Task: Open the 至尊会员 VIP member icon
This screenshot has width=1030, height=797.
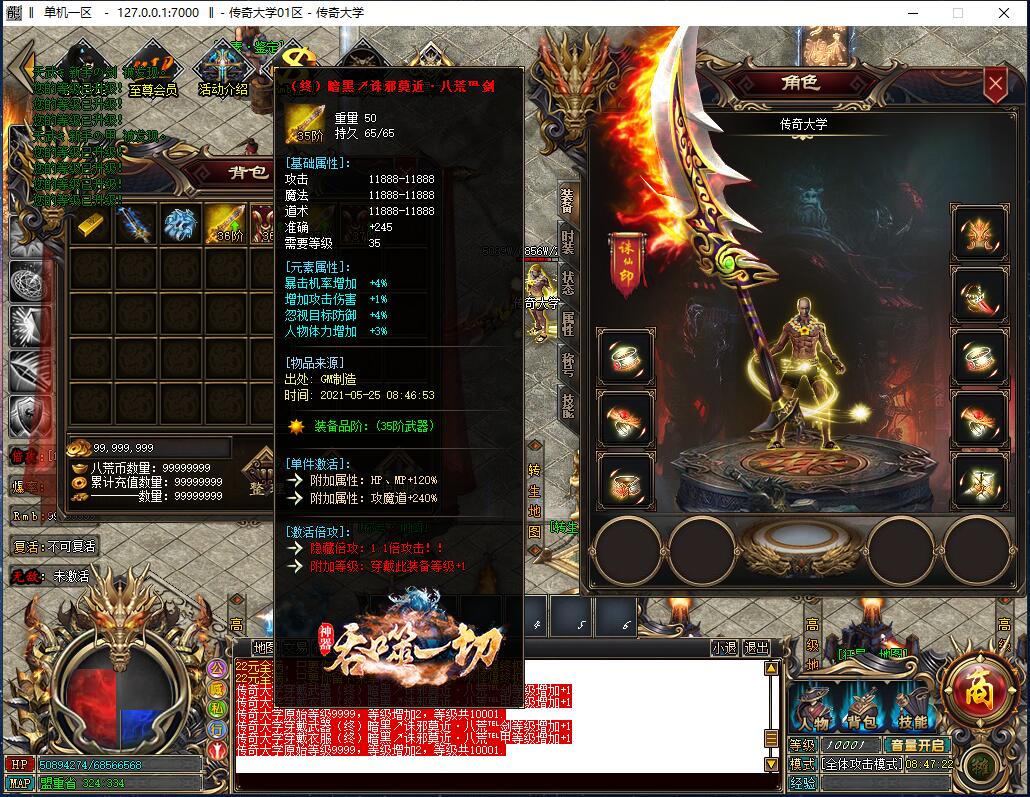Action: tap(152, 70)
